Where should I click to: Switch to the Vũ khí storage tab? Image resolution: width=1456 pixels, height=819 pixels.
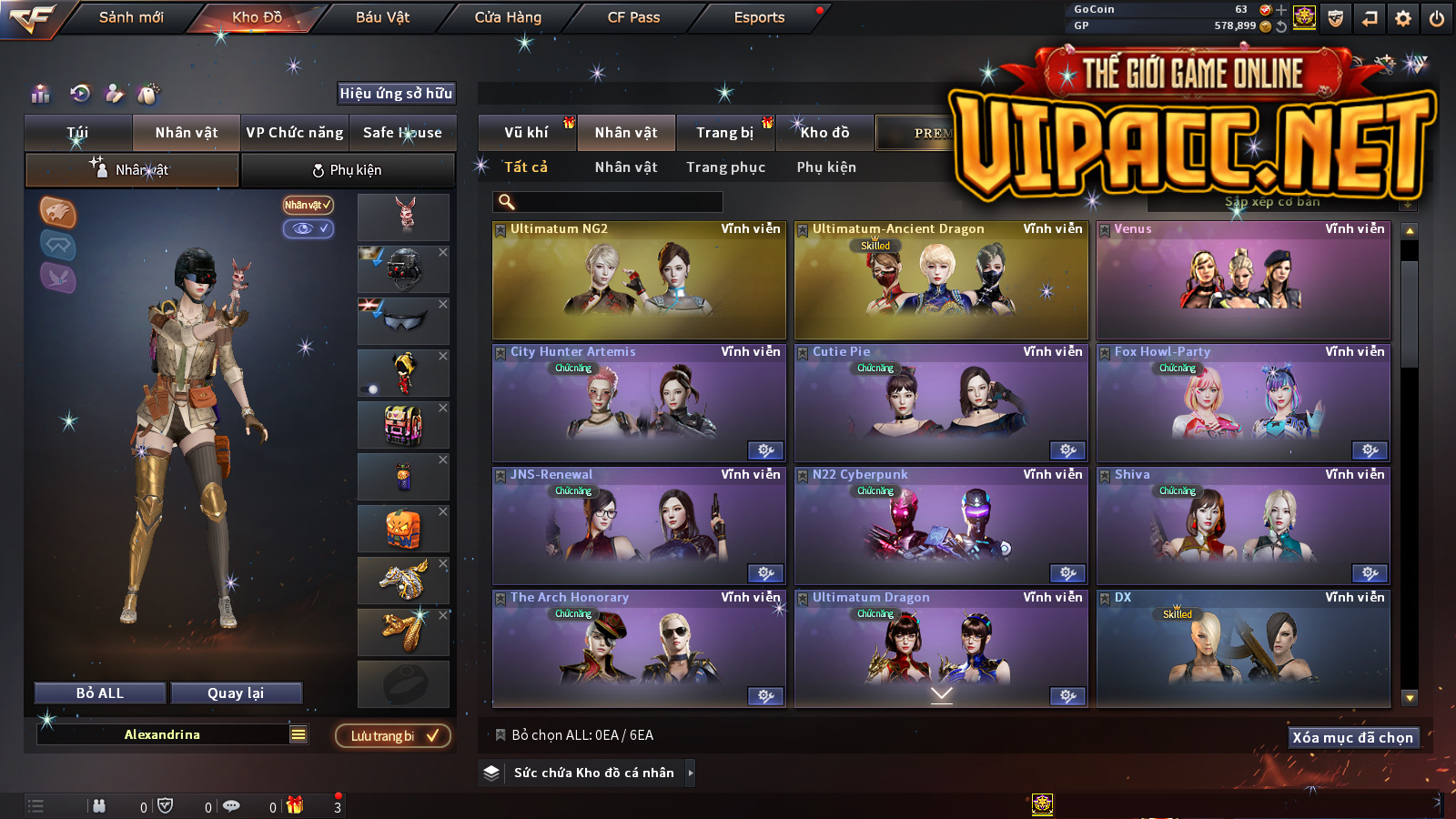click(526, 133)
